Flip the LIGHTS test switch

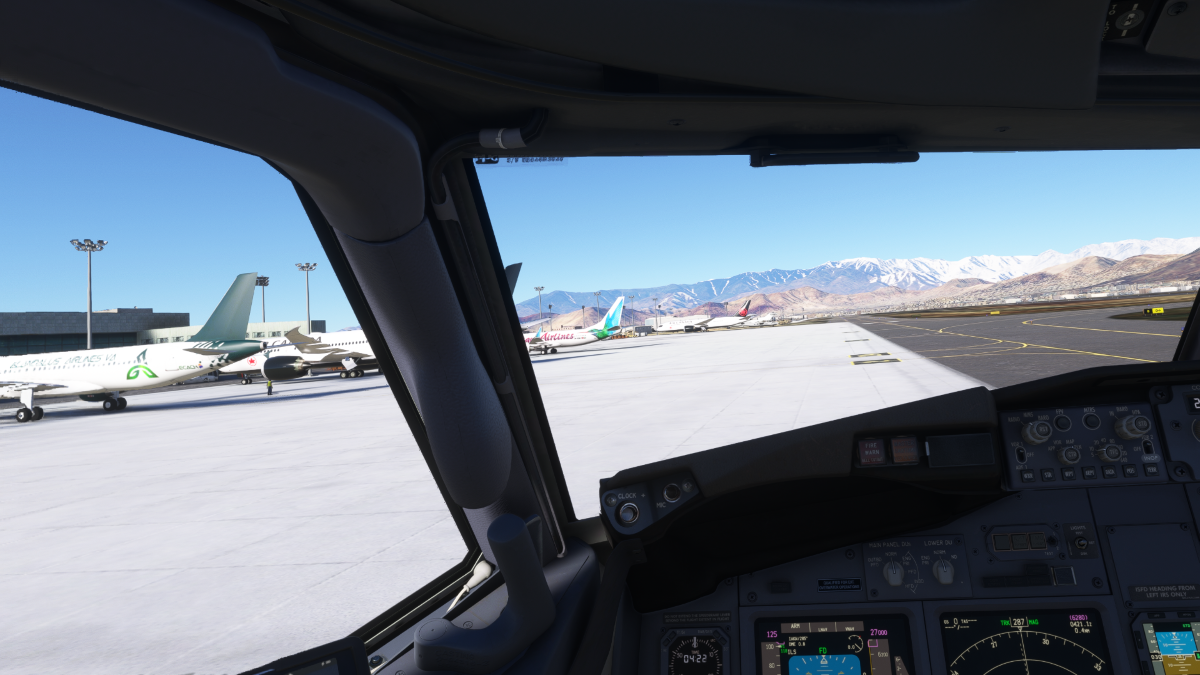pyautogui.click(x=1079, y=544)
